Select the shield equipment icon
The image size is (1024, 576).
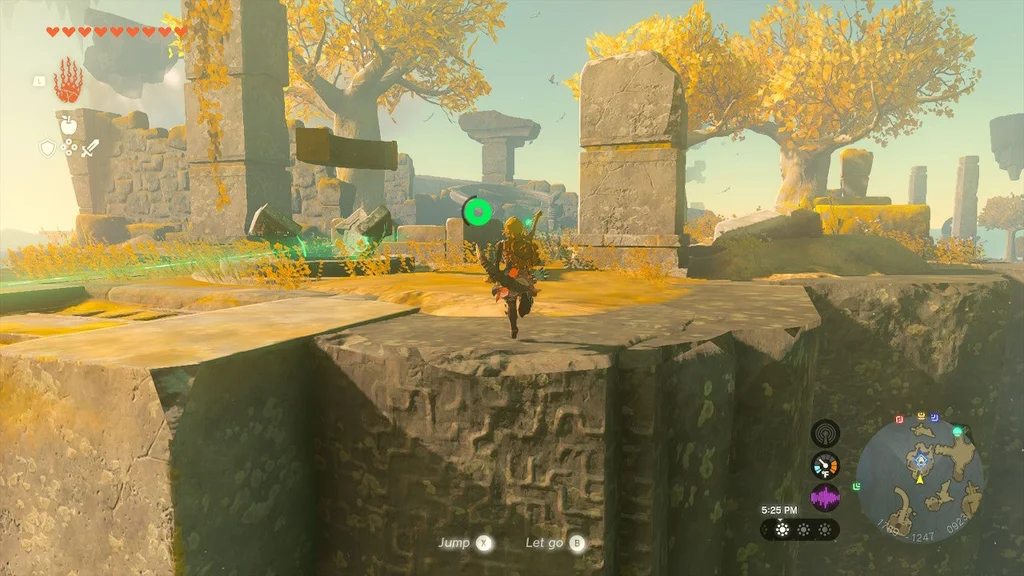(47, 148)
